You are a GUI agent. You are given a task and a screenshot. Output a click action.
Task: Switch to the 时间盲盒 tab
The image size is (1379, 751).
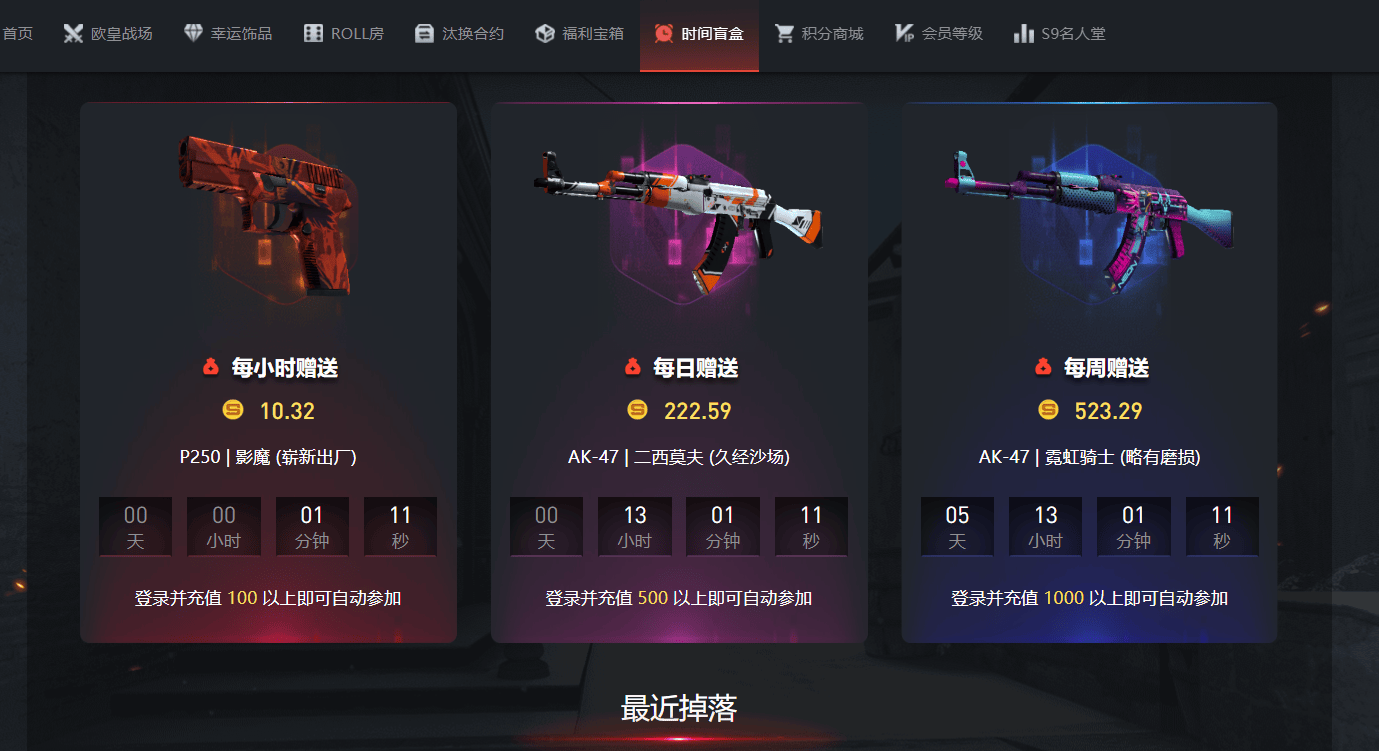[699, 32]
